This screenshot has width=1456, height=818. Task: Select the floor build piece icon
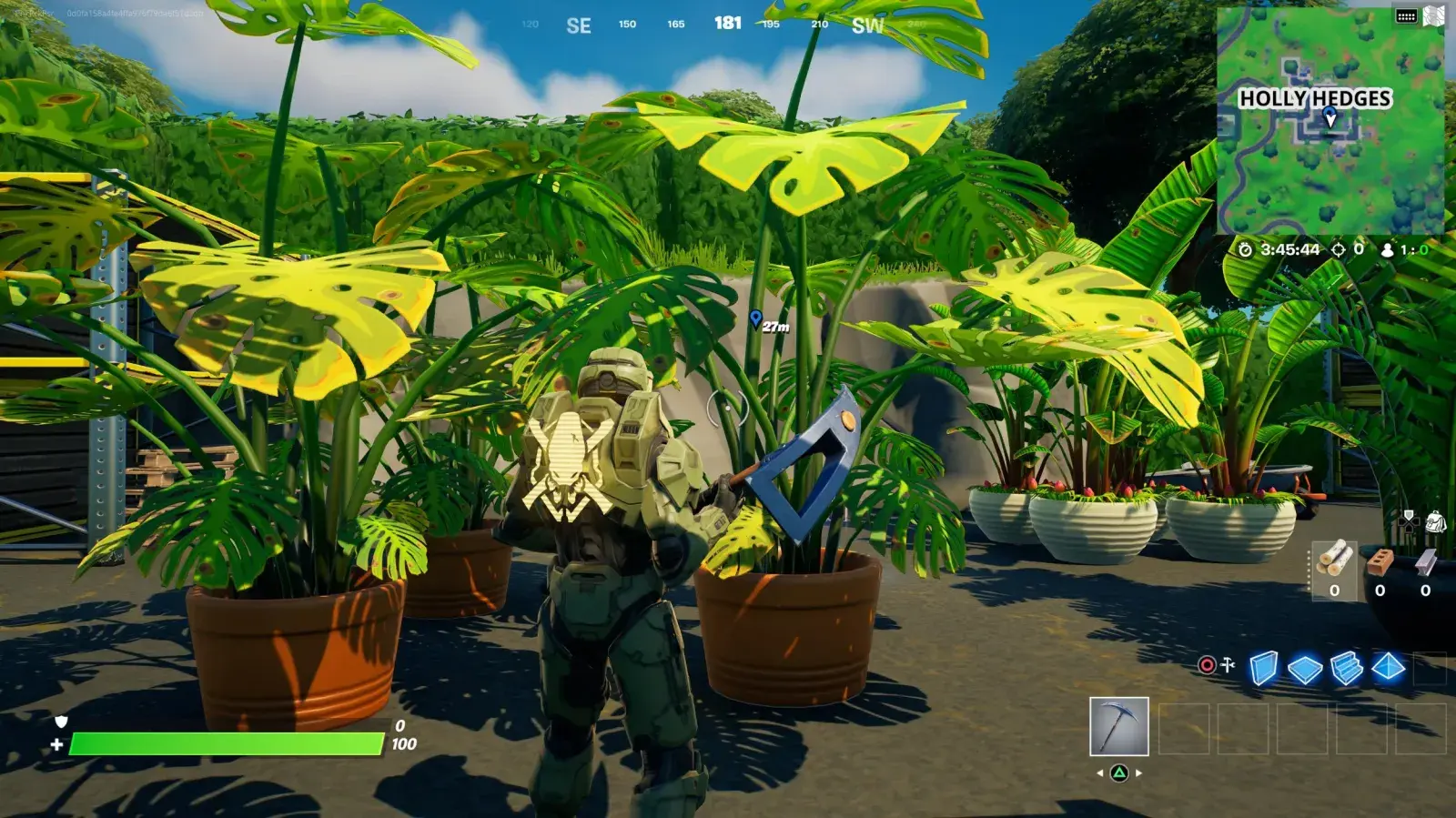[1304, 669]
